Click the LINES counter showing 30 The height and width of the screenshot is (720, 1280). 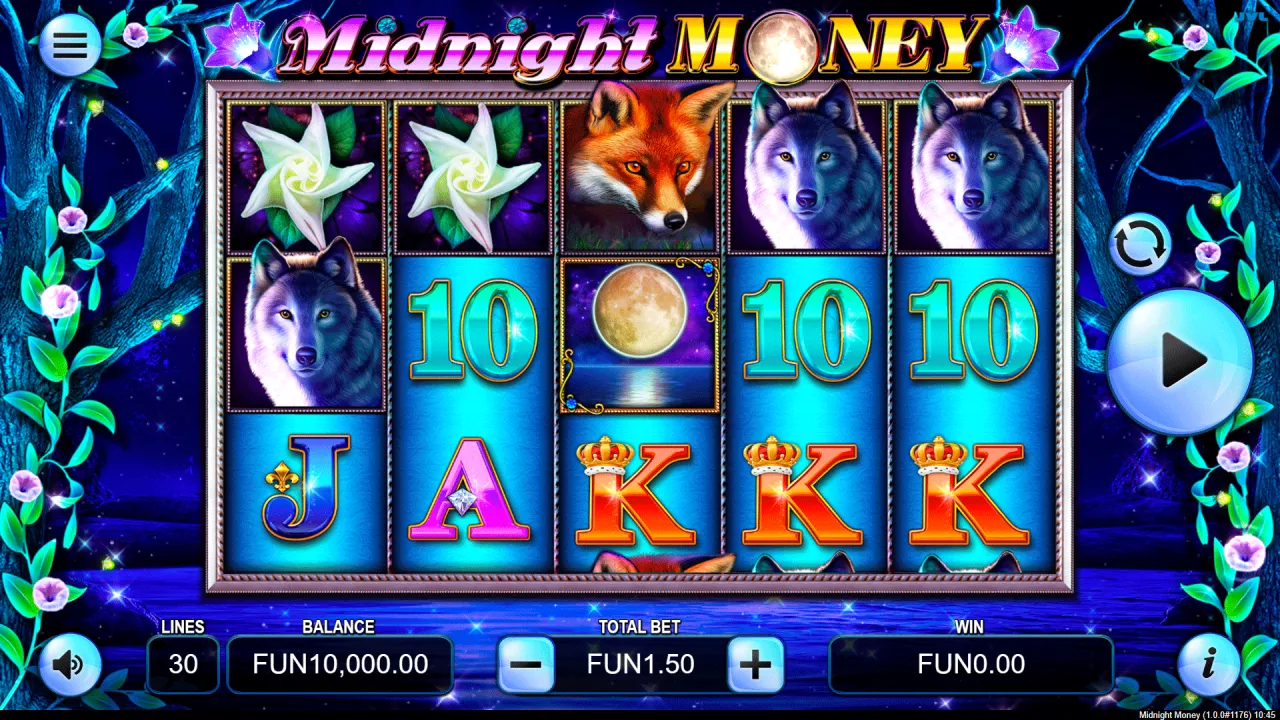pos(183,664)
